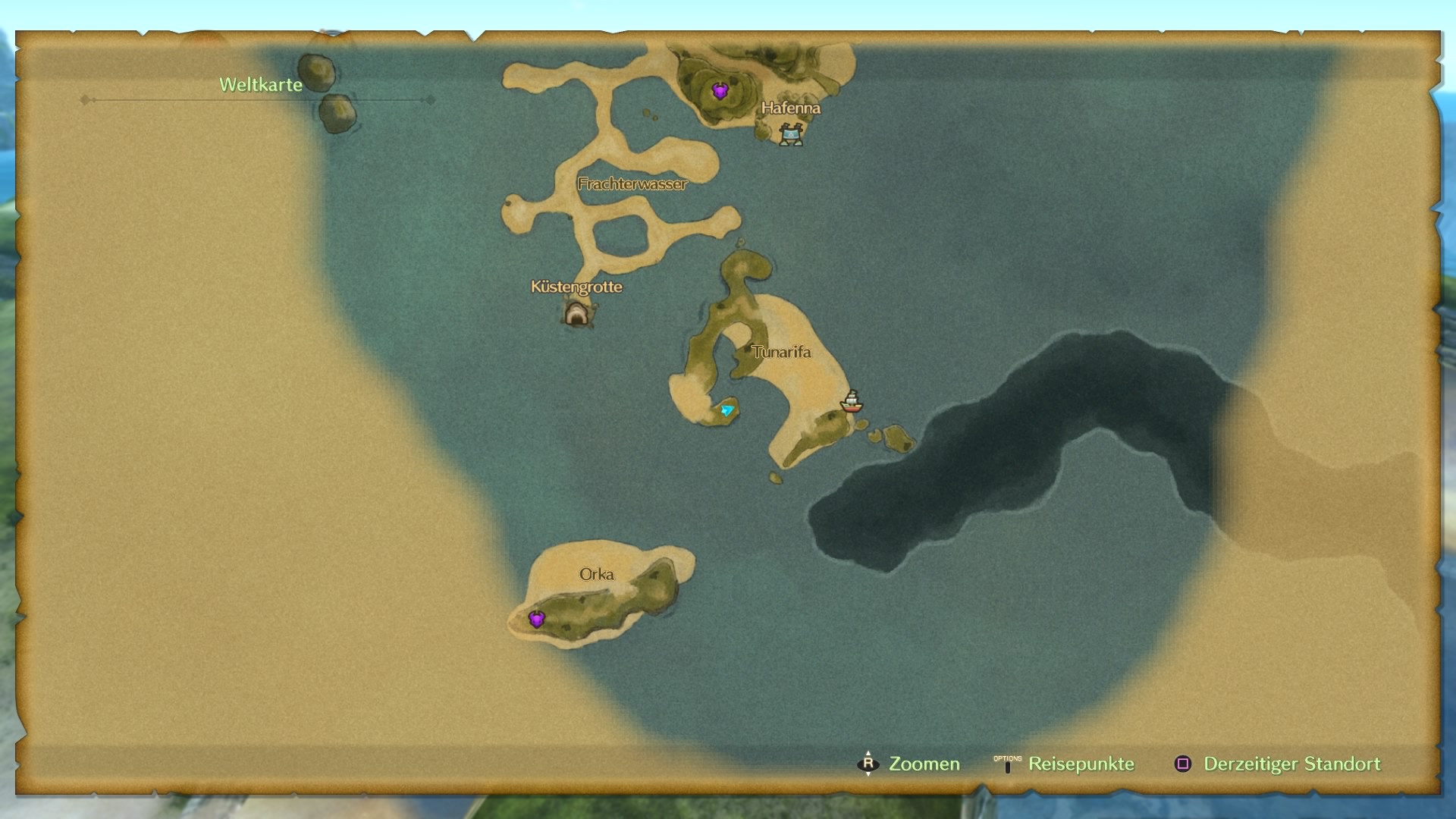Select the Hafenna town marker icon

[791, 135]
